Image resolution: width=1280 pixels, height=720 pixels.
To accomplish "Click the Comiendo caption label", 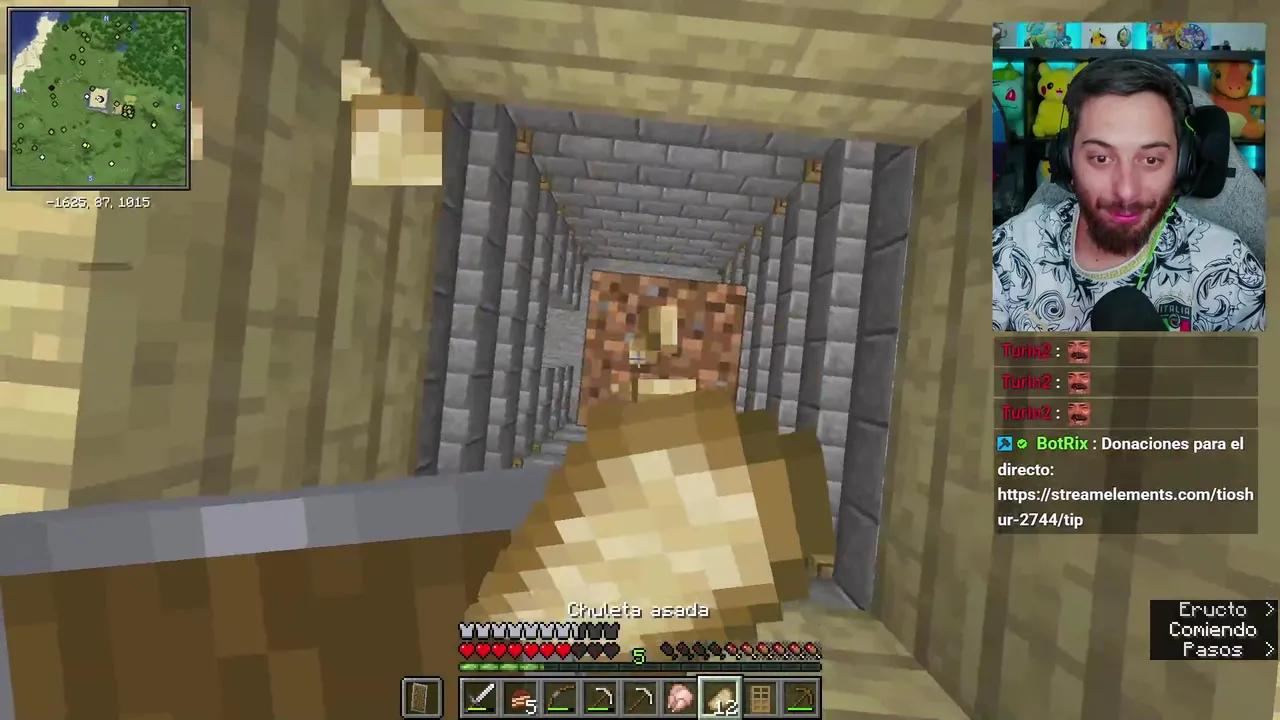I will [x=1213, y=629].
